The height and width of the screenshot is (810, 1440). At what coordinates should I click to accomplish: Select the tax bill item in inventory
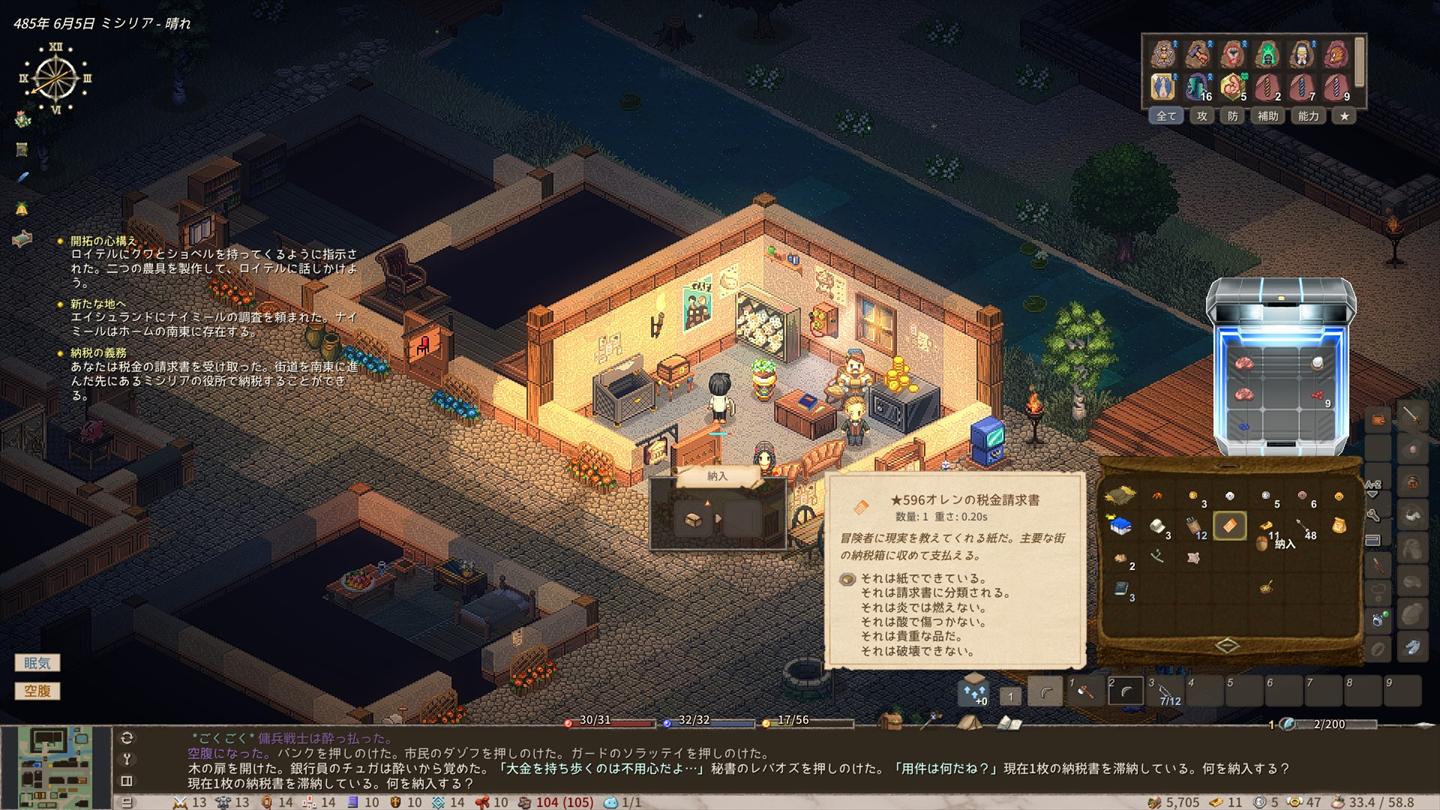tap(1229, 525)
